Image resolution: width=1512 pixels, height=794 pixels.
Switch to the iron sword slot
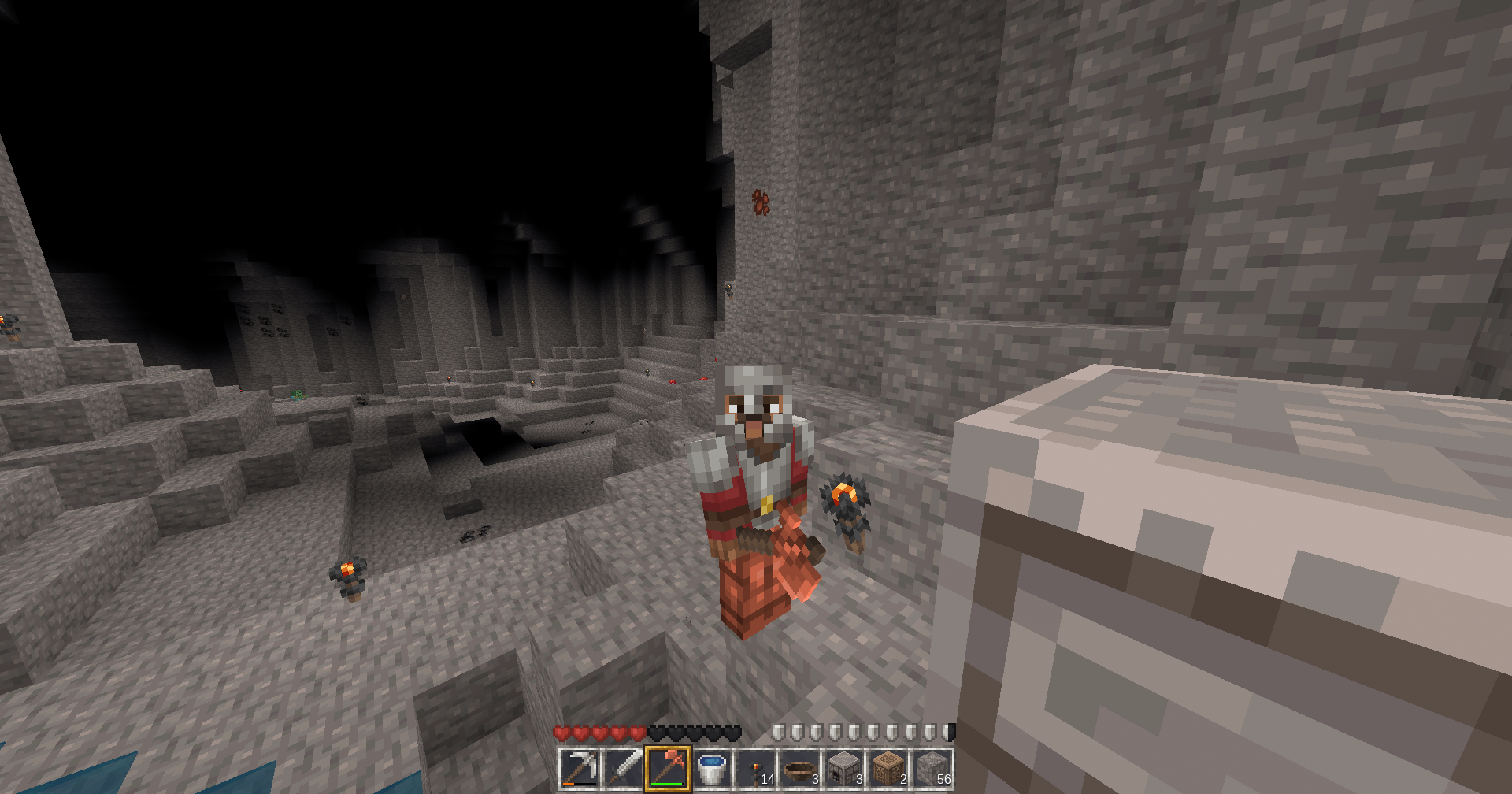[x=624, y=768]
